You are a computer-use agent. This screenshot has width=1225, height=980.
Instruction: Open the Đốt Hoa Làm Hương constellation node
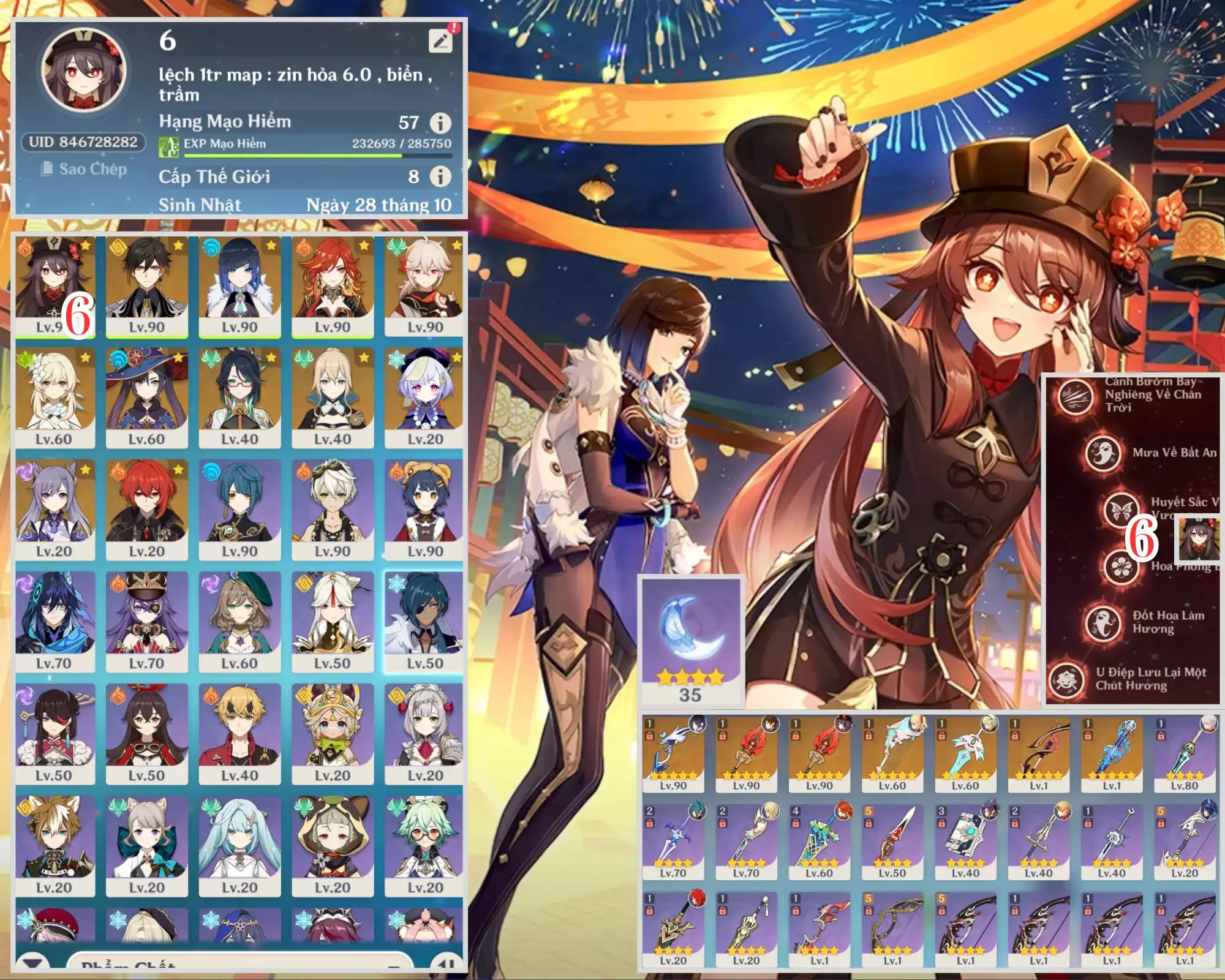[1103, 622]
